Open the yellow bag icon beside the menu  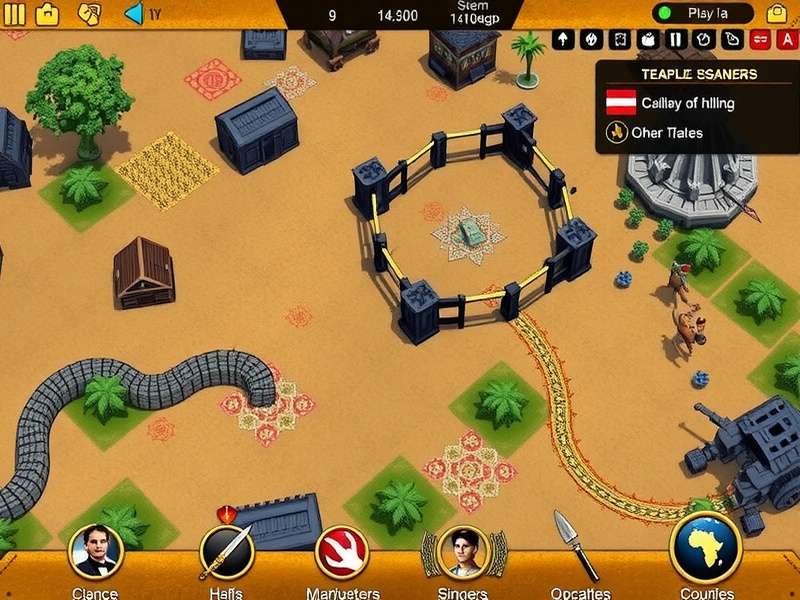47,14
